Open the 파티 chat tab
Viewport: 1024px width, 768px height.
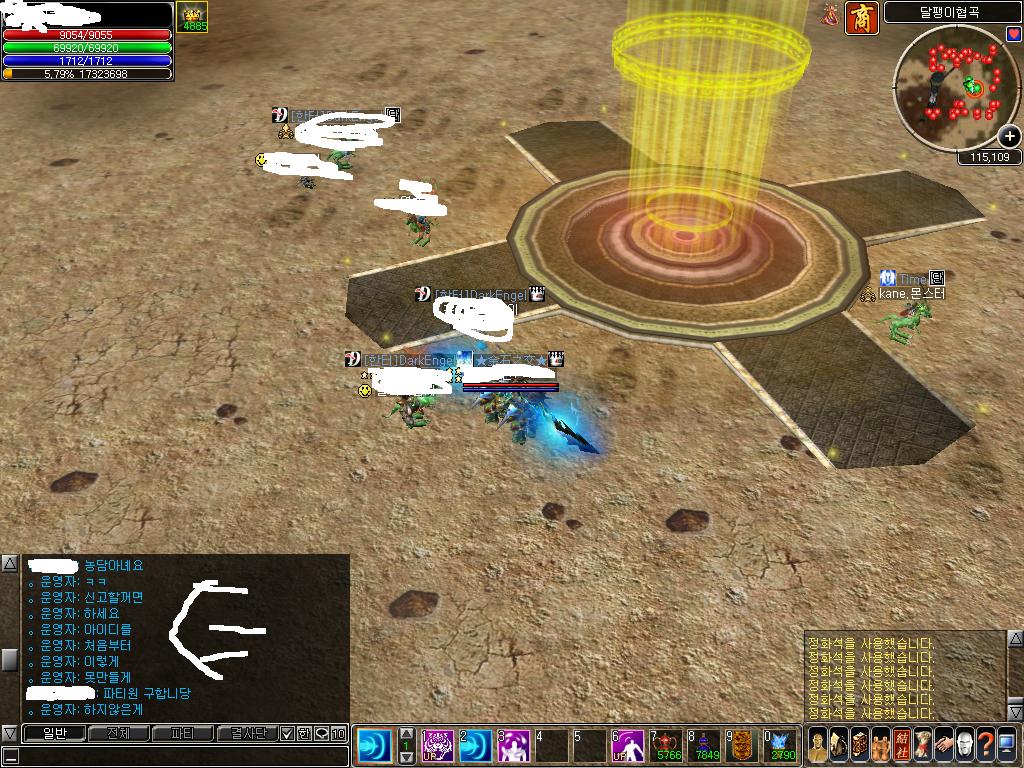[183, 733]
